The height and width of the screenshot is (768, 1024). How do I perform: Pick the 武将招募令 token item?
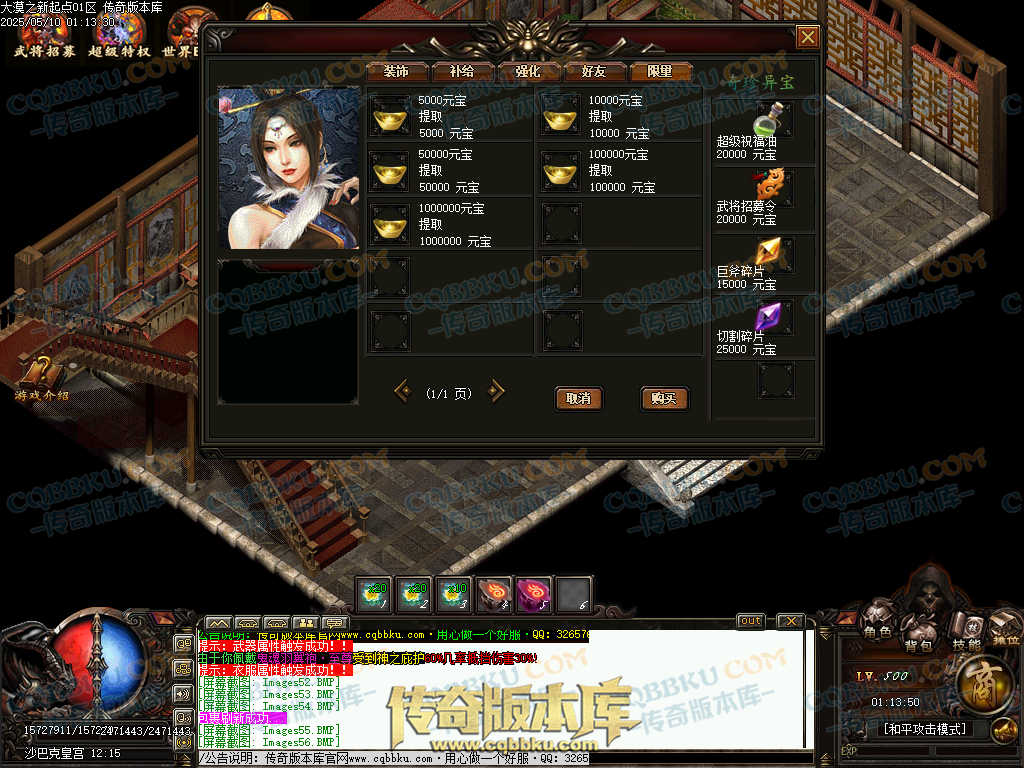pyautogui.click(x=771, y=186)
